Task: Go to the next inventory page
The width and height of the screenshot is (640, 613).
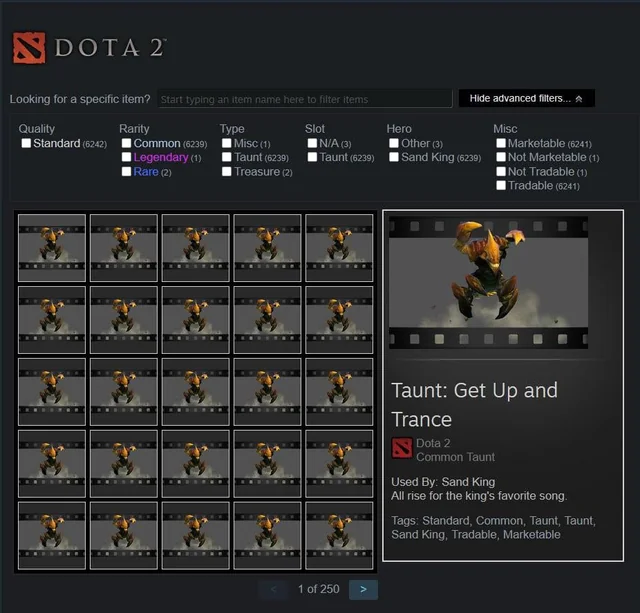Action: [363, 589]
